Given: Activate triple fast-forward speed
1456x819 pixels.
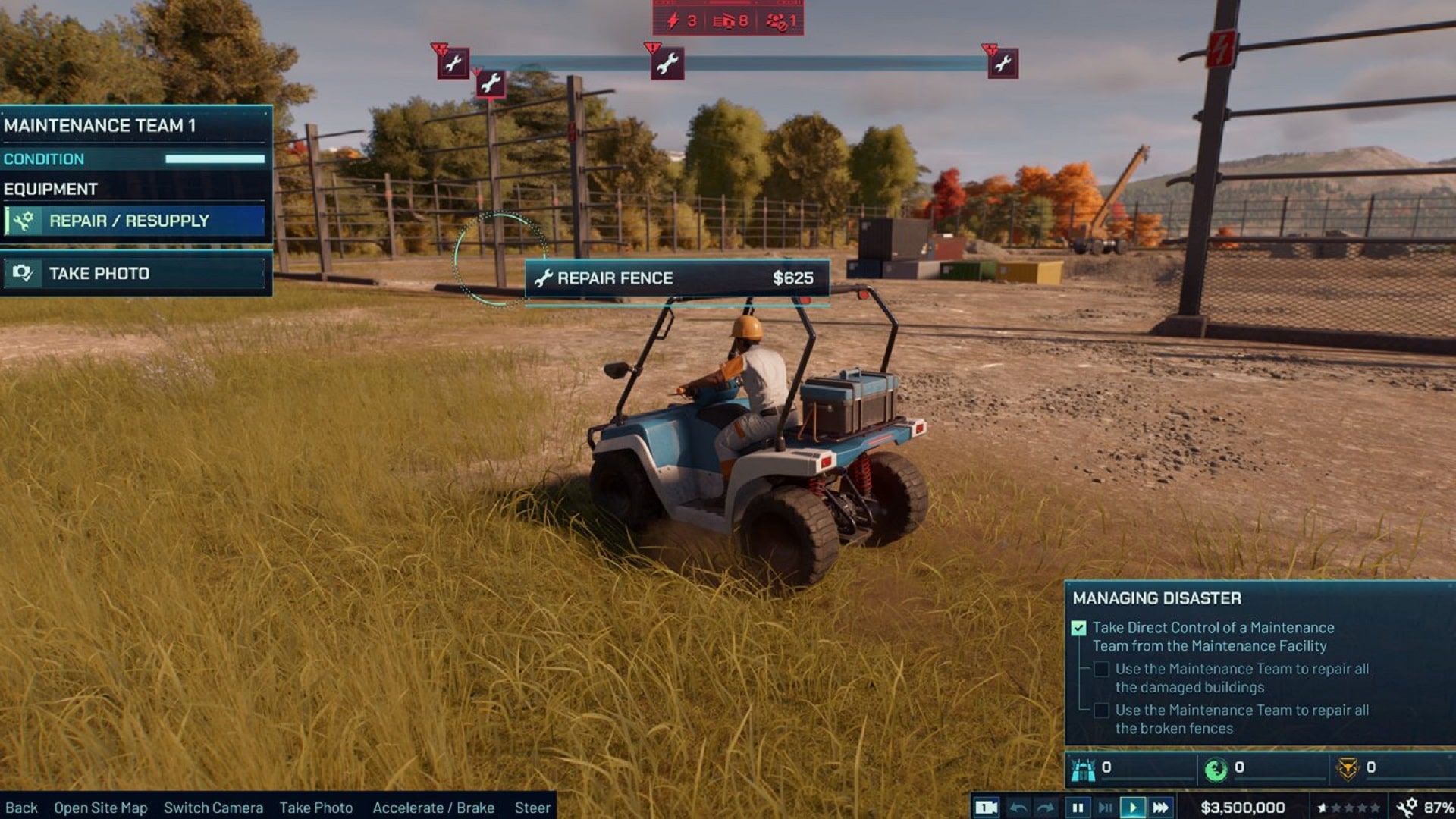Looking at the screenshot, I should pyautogui.click(x=1160, y=808).
